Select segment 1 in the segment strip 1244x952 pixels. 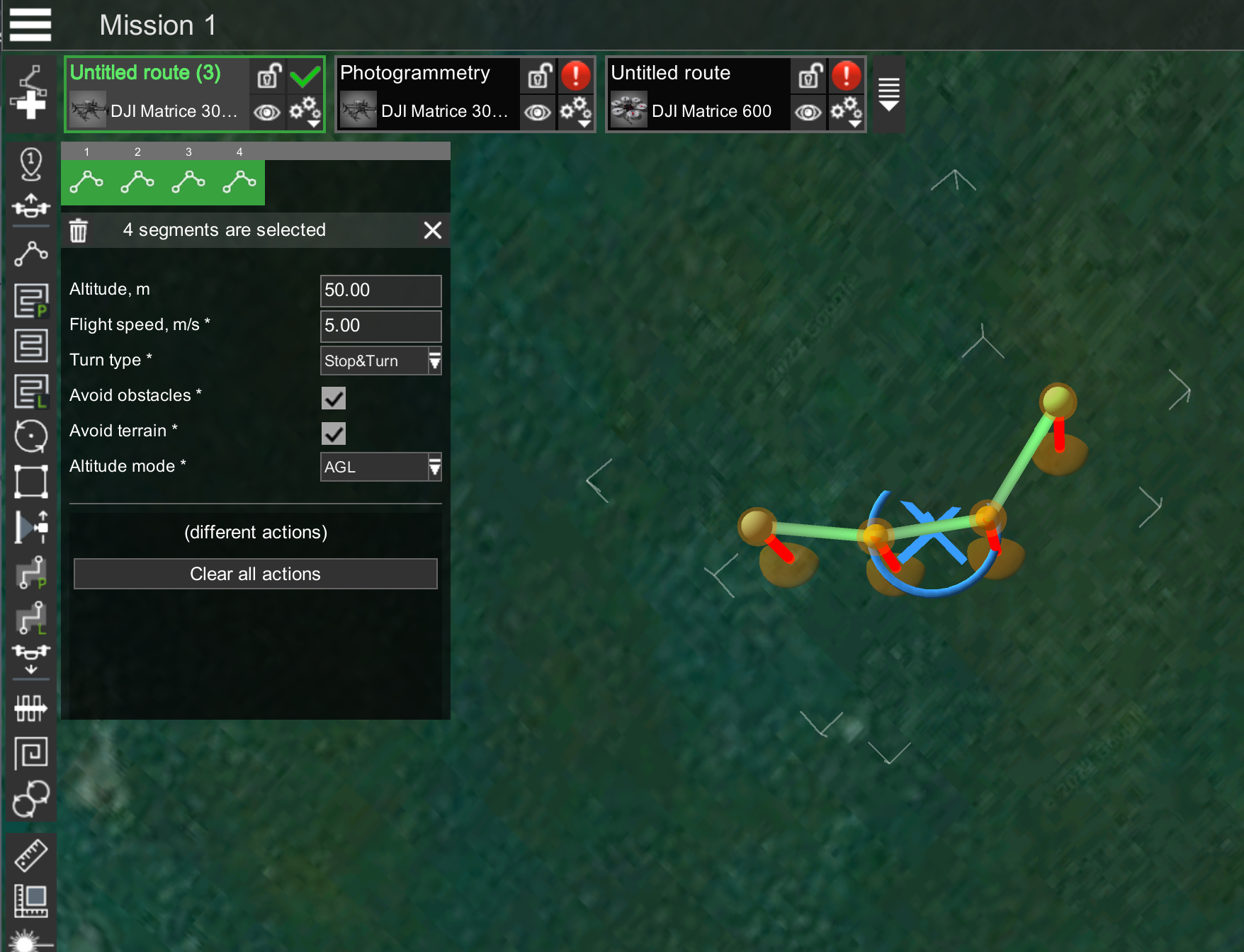click(86, 182)
